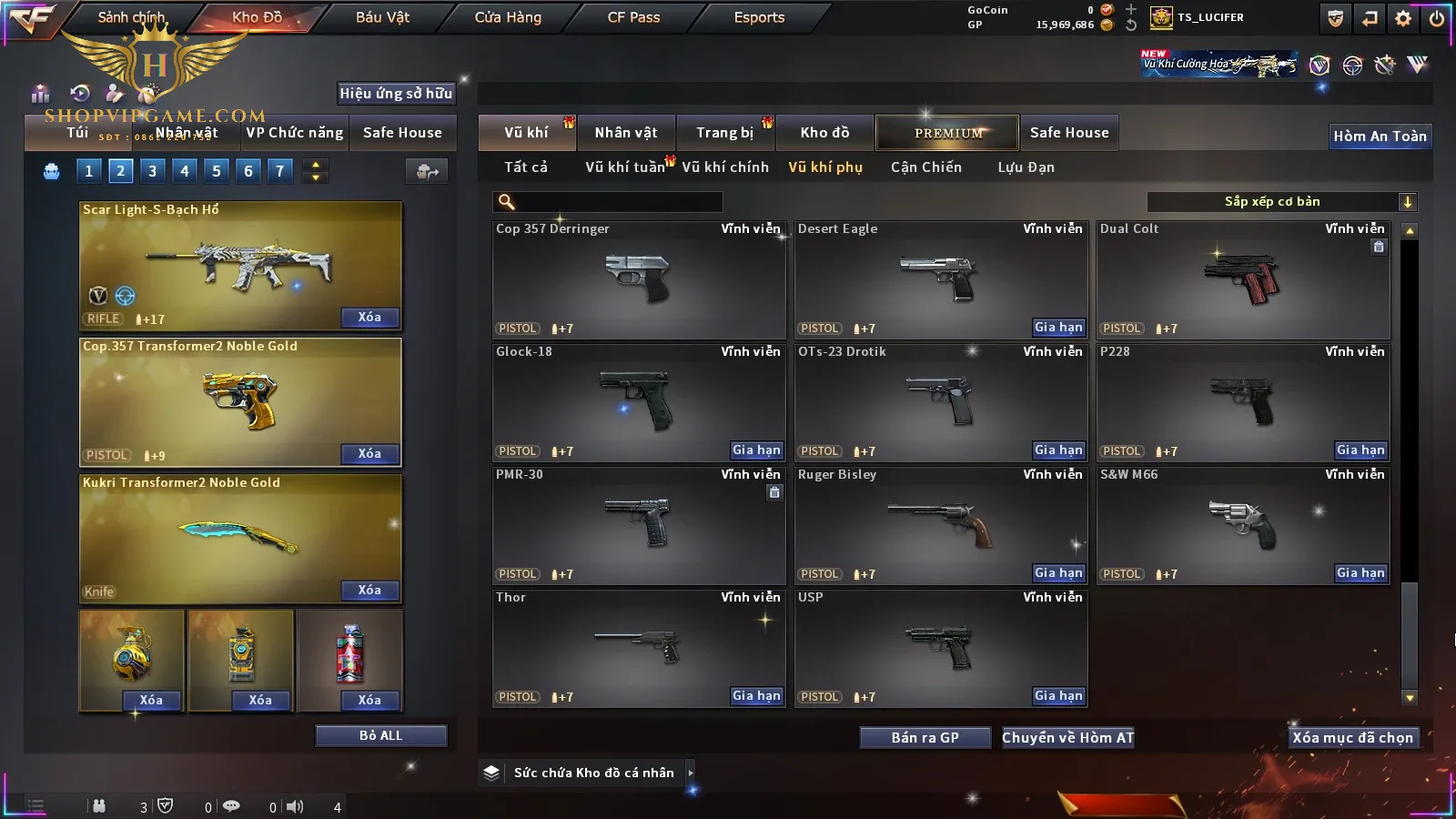Image resolution: width=1456 pixels, height=819 pixels.
Task: Open the Cửa Hàng shop menu
Action: pos(508,17)
